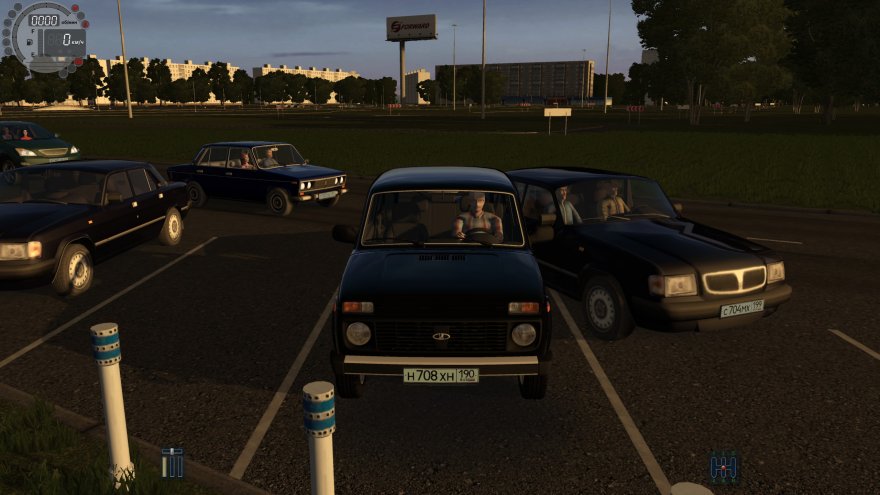Image resolution: width=880 pixels, height=495 pixels.
Task: Click the gear shift pattern indicator
Action: tap(724, 466)
